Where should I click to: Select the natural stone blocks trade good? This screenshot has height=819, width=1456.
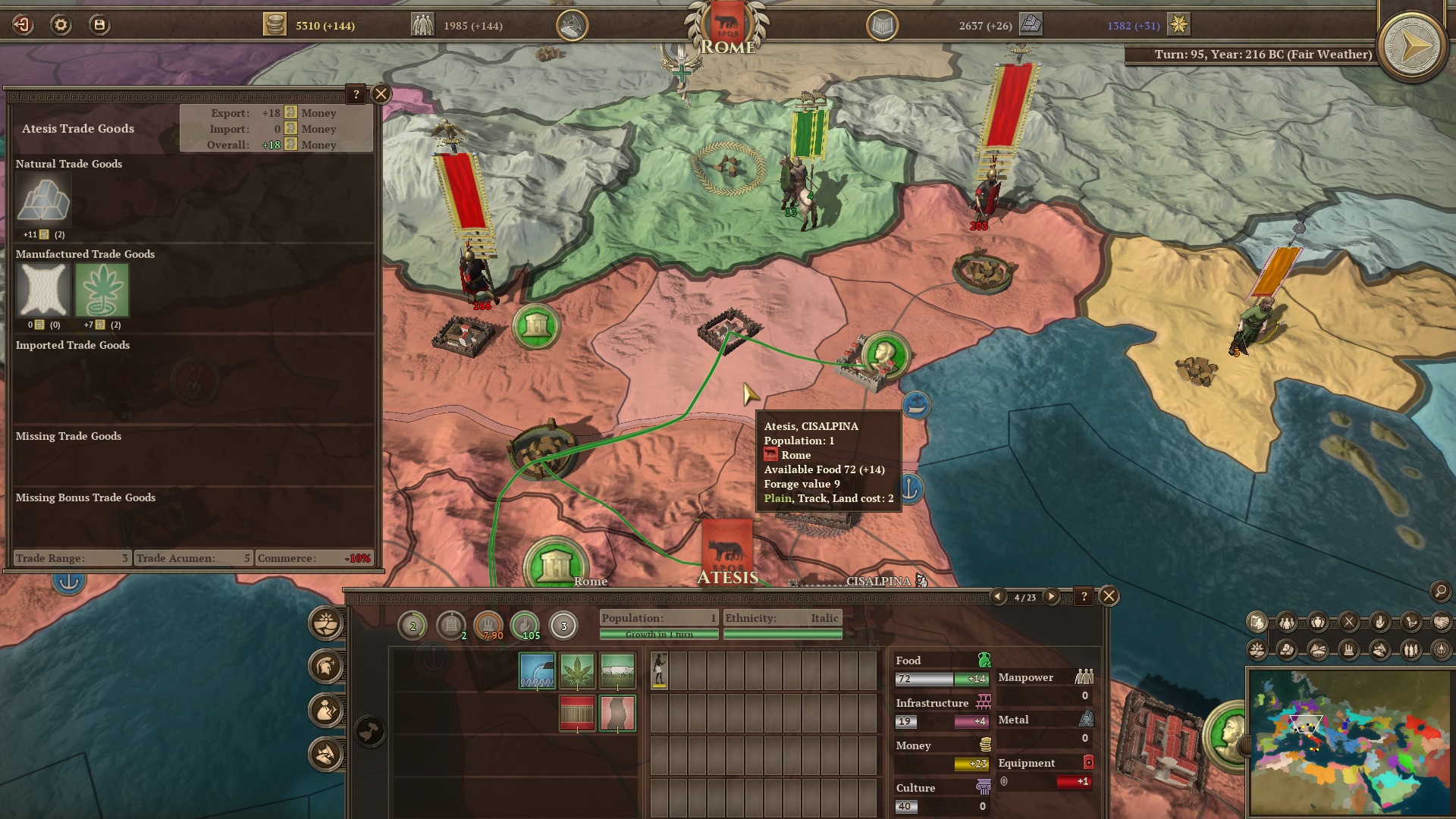coord(43,201)
